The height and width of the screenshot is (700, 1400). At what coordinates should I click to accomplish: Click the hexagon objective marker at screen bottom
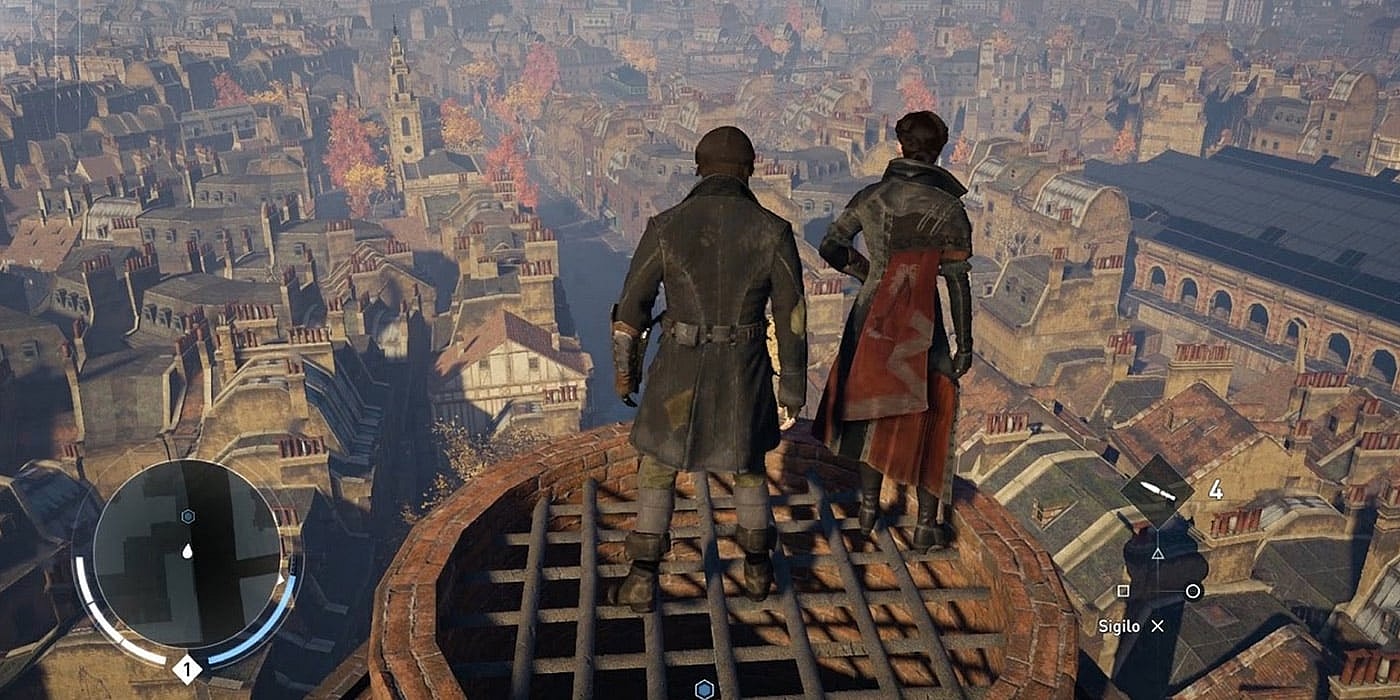[x=704, y=688]
